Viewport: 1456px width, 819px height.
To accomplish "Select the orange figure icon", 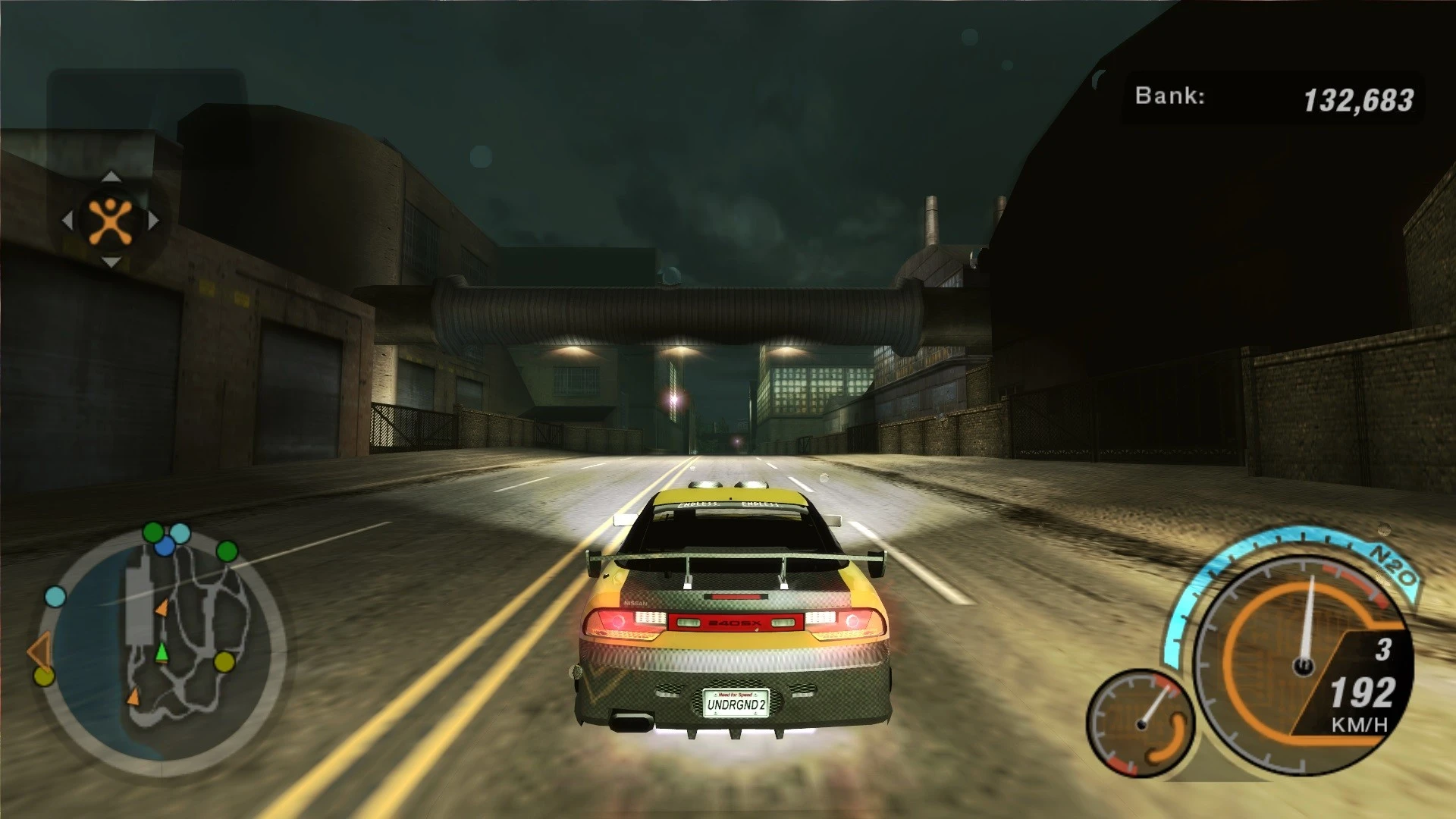I will point(111,221).
